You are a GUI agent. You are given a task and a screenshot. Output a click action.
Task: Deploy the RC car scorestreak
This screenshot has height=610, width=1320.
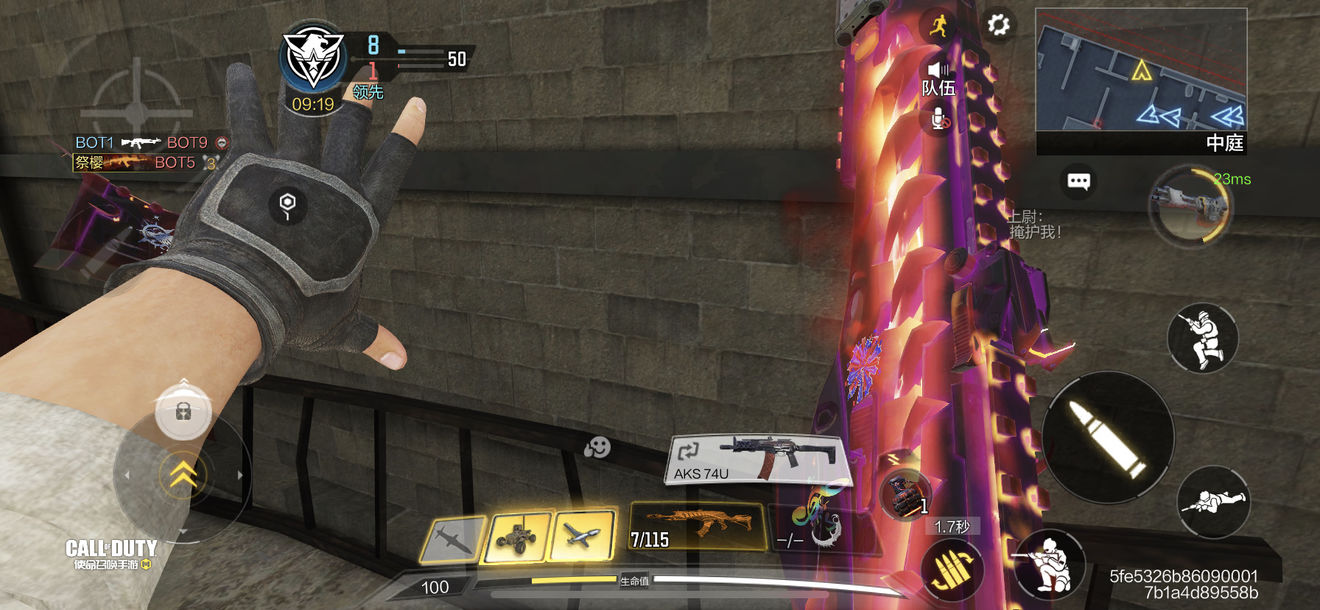click(517, 538)
